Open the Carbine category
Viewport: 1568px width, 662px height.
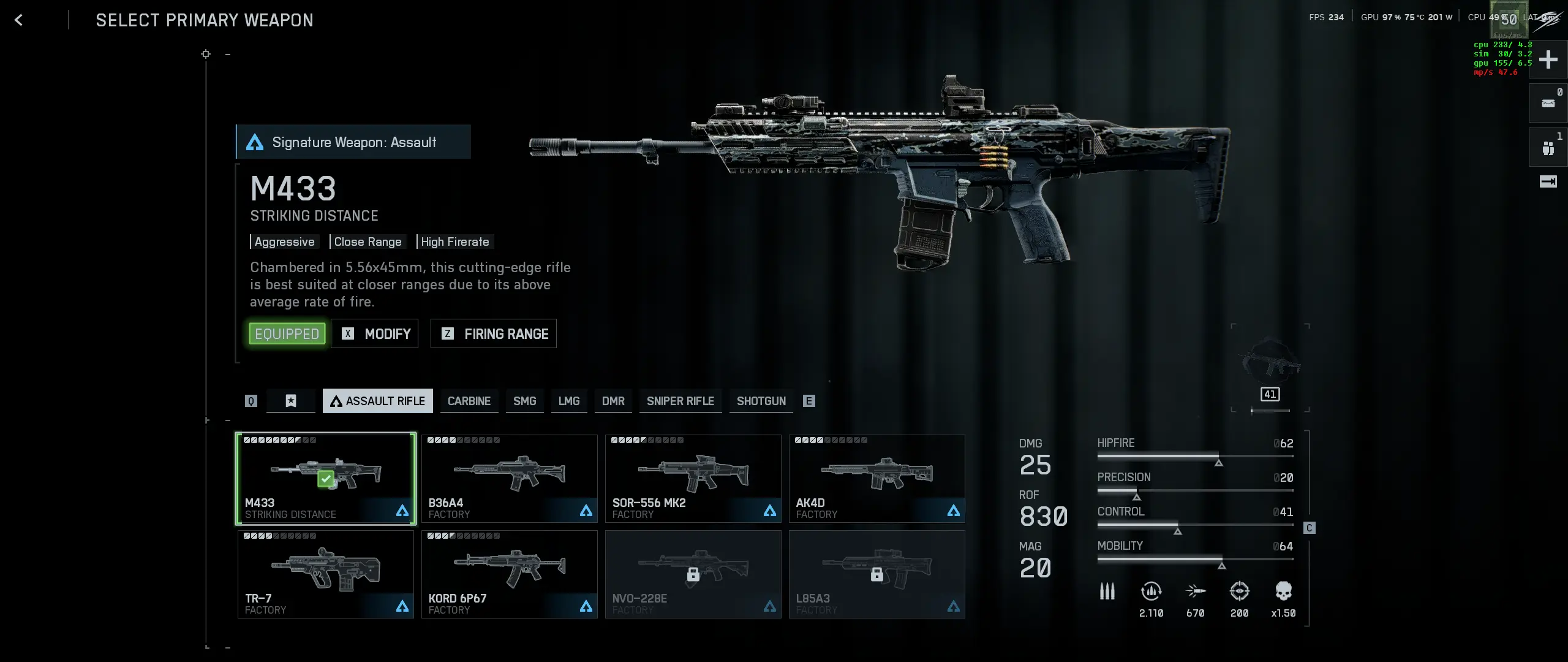[x=469, y=401]
